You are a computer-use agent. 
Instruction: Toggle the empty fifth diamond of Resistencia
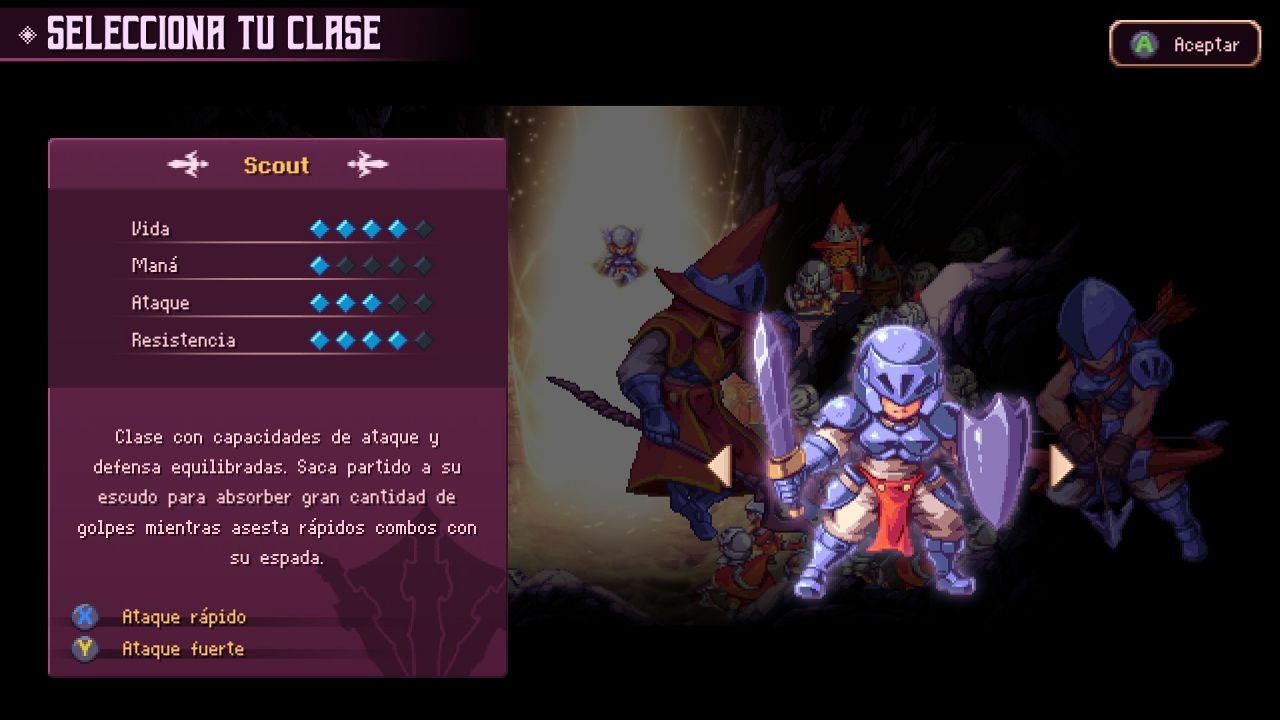[423, 339]
